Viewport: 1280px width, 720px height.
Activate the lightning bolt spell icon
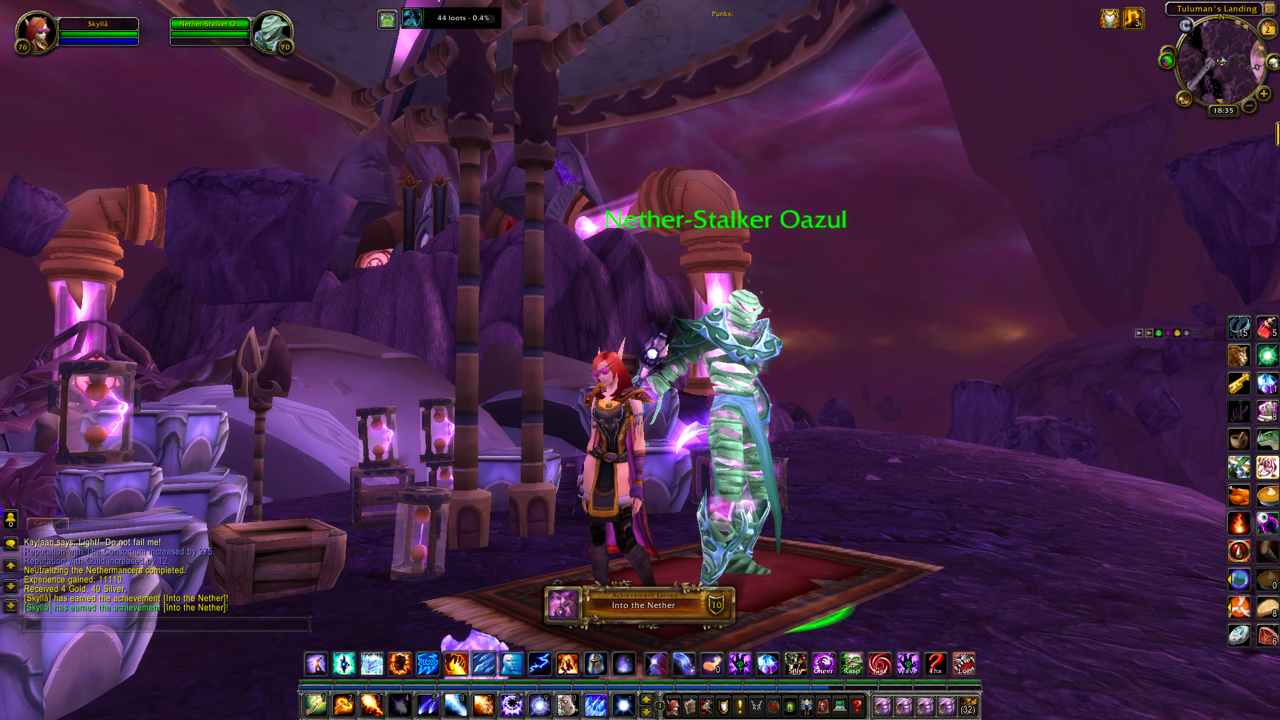[539, 663]
